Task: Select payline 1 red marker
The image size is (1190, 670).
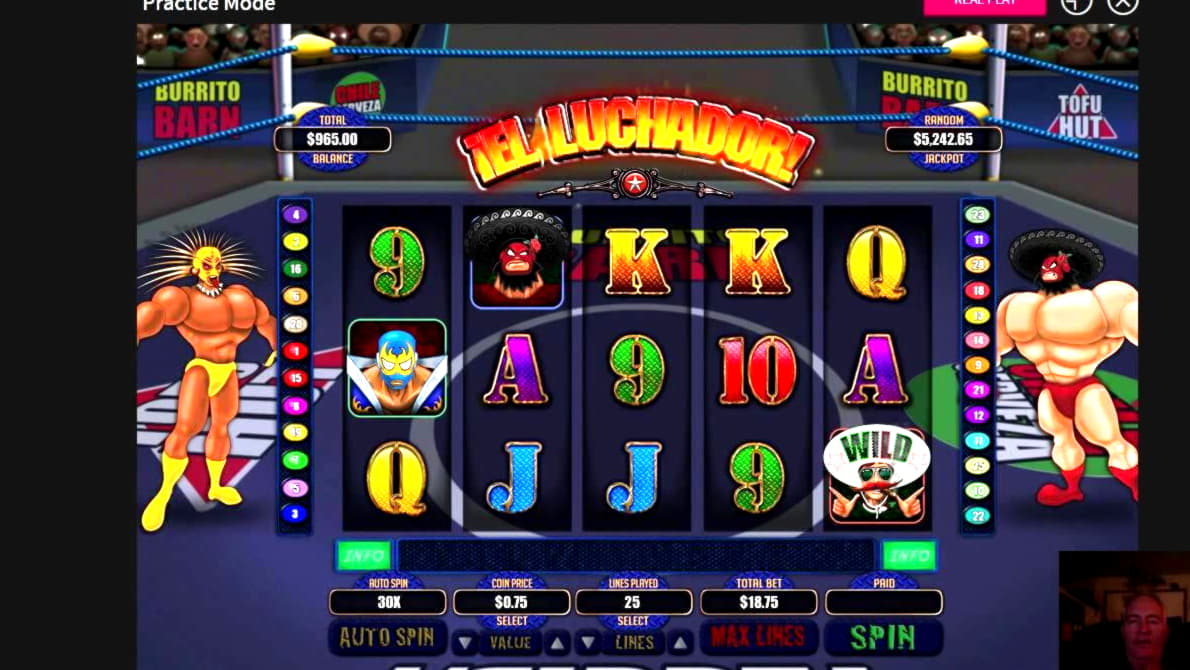Action: [x=294, y=351]
